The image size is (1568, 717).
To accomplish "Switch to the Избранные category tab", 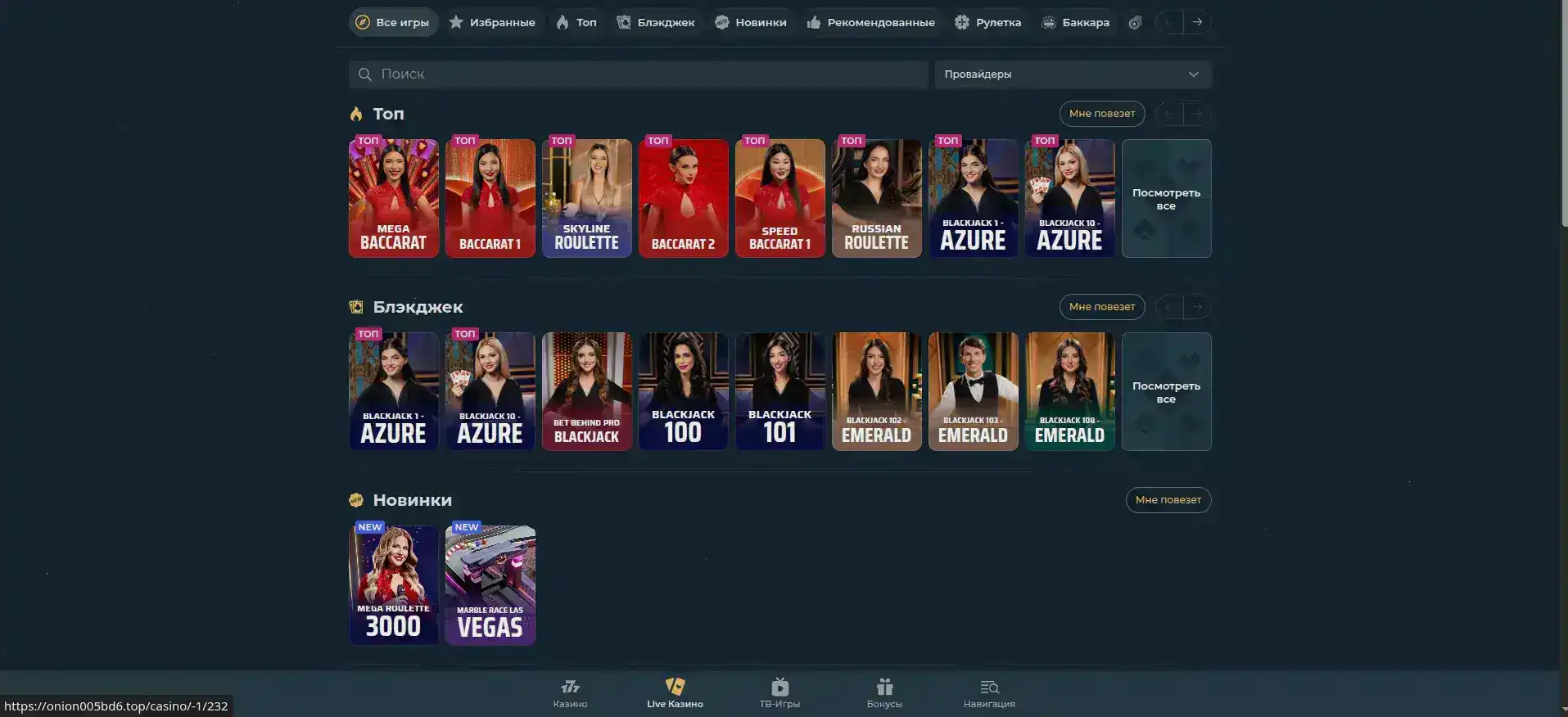I will pyautogui.click(x=492, y=22).
